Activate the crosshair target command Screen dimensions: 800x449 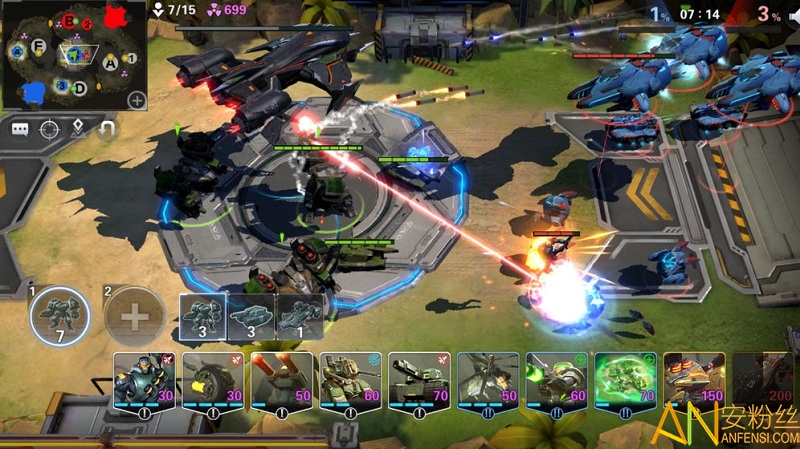pos(49,129)
